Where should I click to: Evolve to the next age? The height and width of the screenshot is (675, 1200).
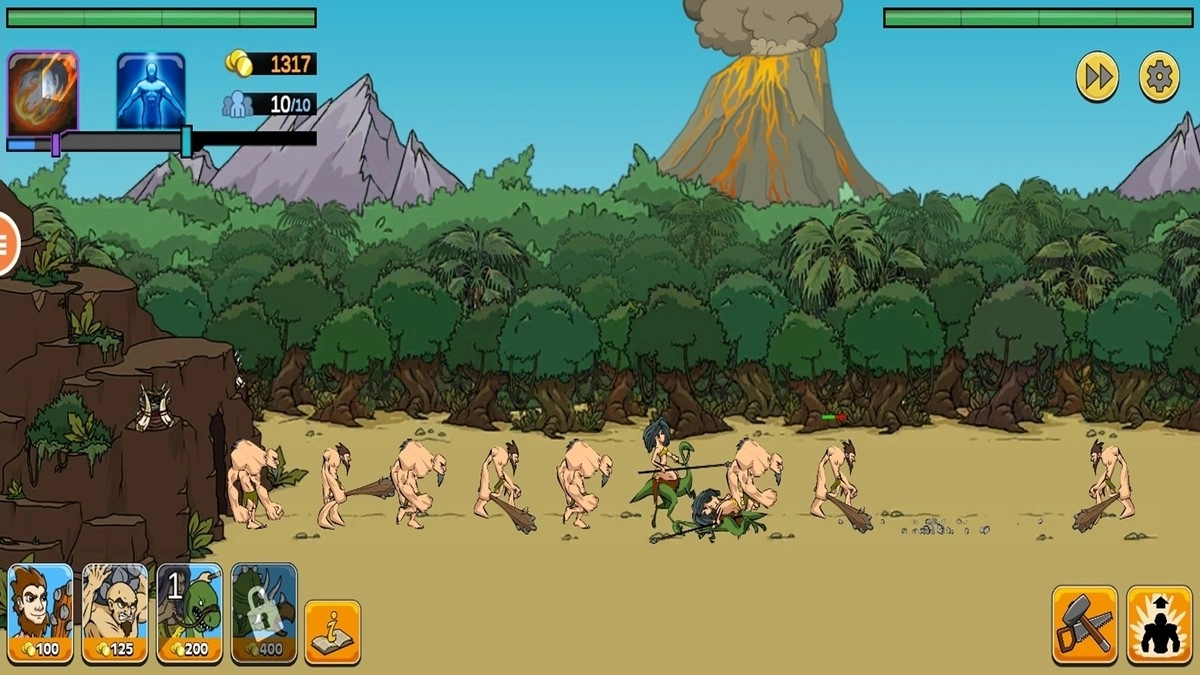1159,625
